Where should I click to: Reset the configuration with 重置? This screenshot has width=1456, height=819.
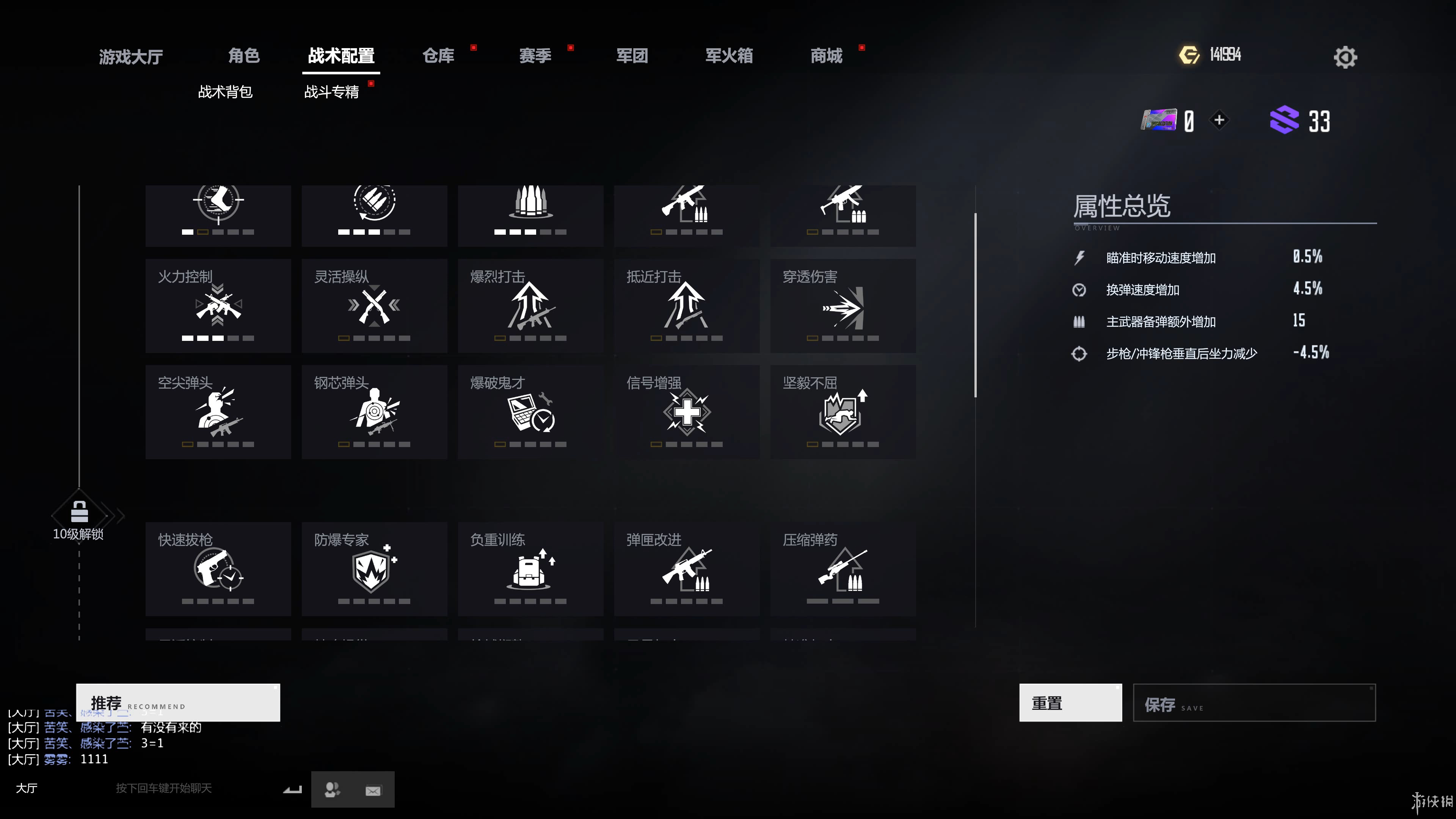pyautogui.click(x=1070, y=703)
